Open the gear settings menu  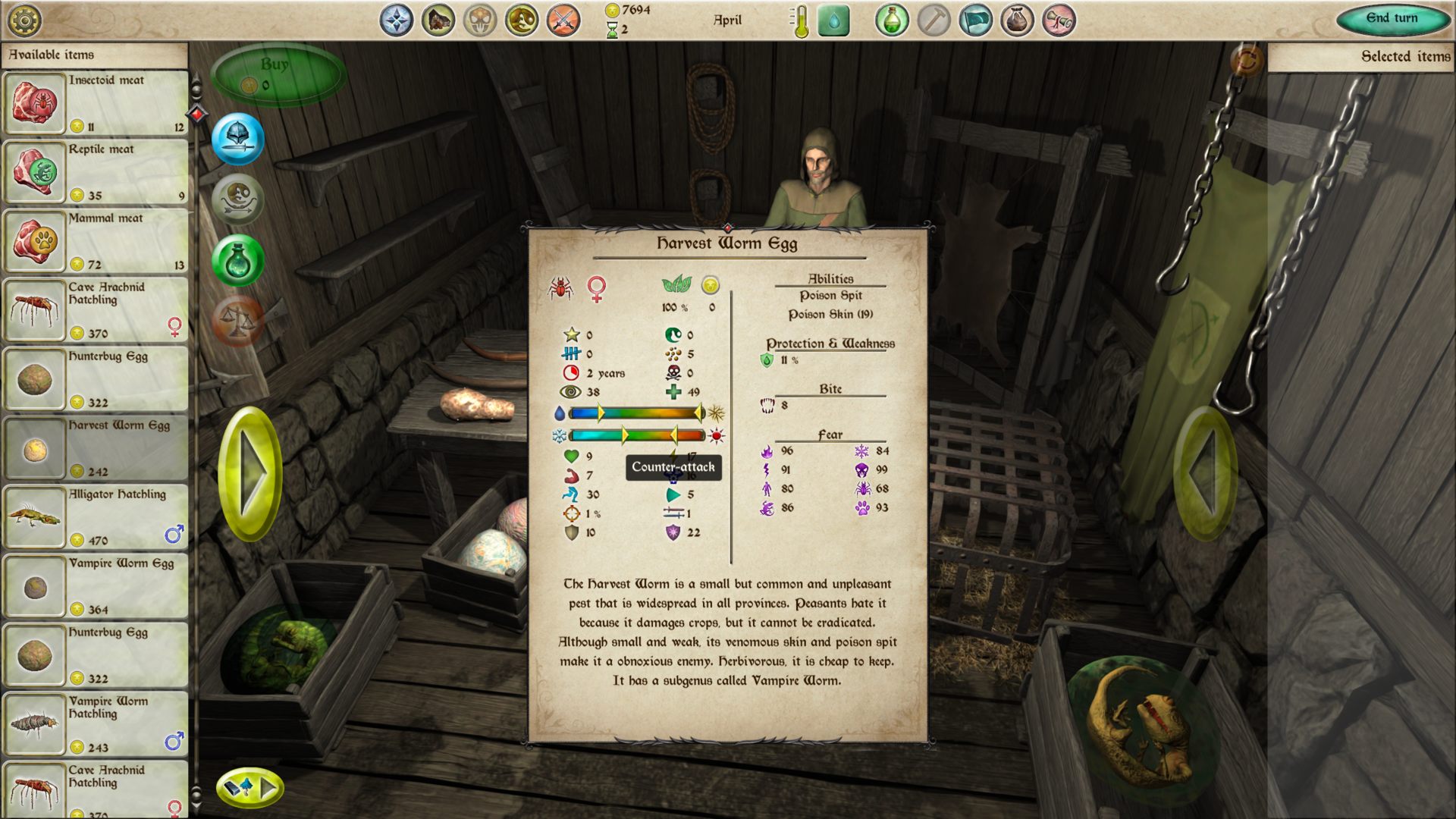pos(24,20)
